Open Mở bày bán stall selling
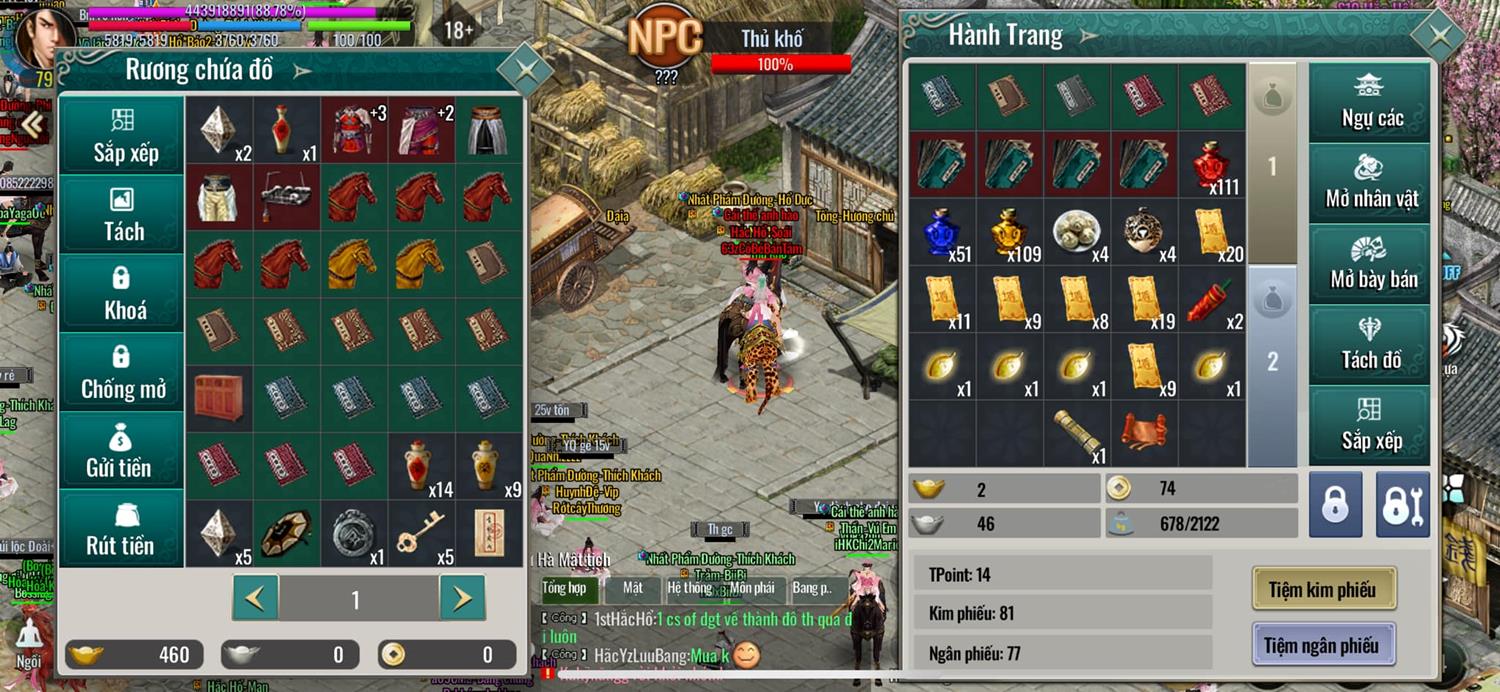The height and width of the screenshot is (692, 1500). (x=1371, y=263)
